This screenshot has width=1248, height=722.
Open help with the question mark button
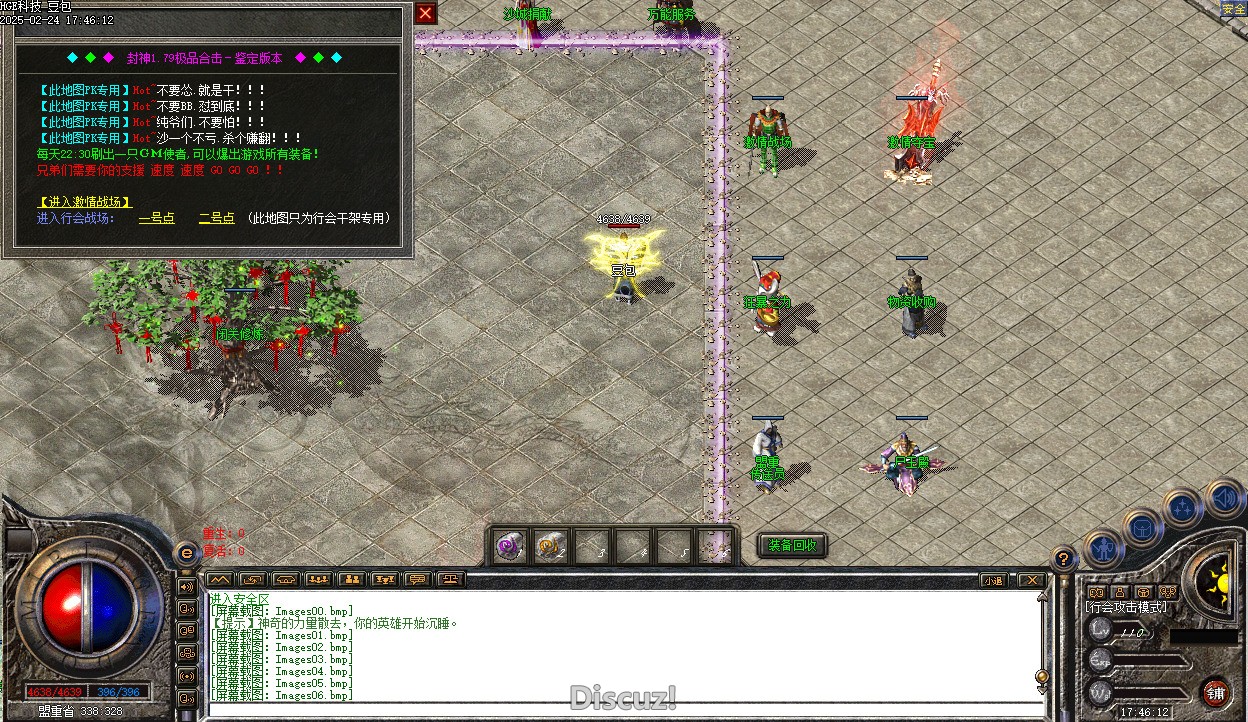click(1064, 559)
